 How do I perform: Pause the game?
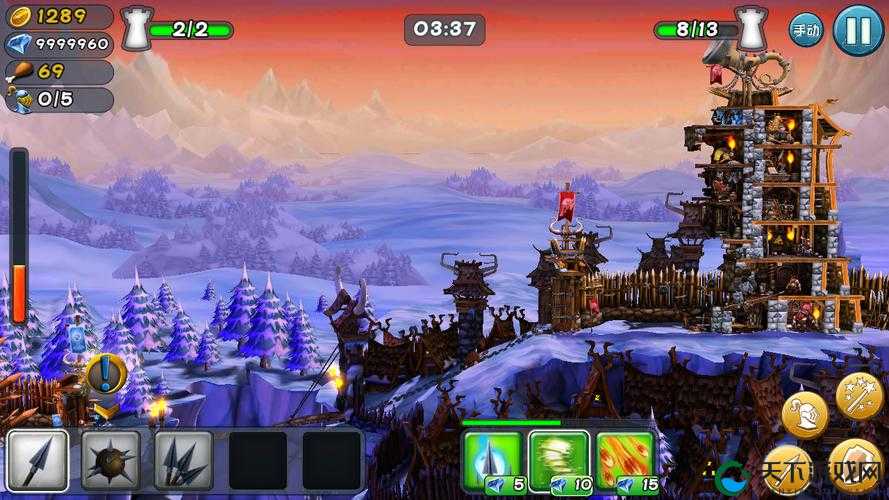[x=858, y=30]
